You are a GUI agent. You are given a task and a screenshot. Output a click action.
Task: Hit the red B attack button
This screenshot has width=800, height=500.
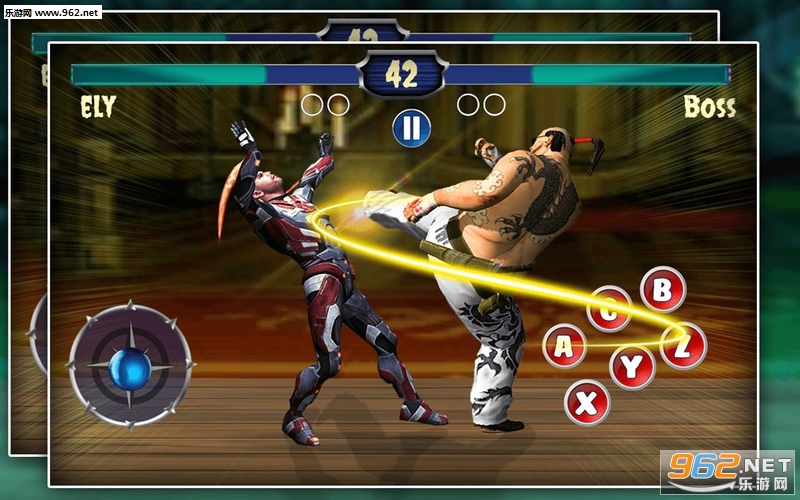click(x=662, y=289)
